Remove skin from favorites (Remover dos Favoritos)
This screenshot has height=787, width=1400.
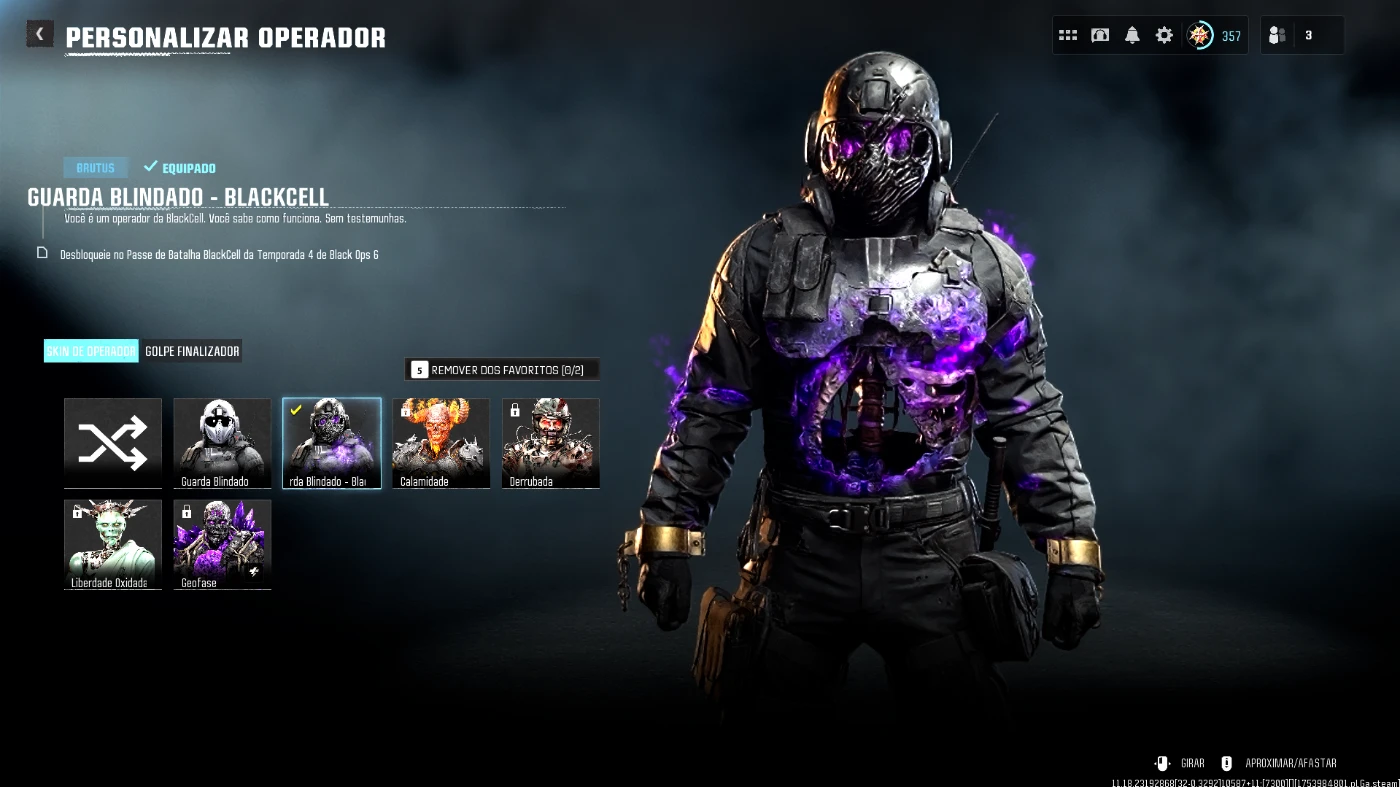pos(502,370)
